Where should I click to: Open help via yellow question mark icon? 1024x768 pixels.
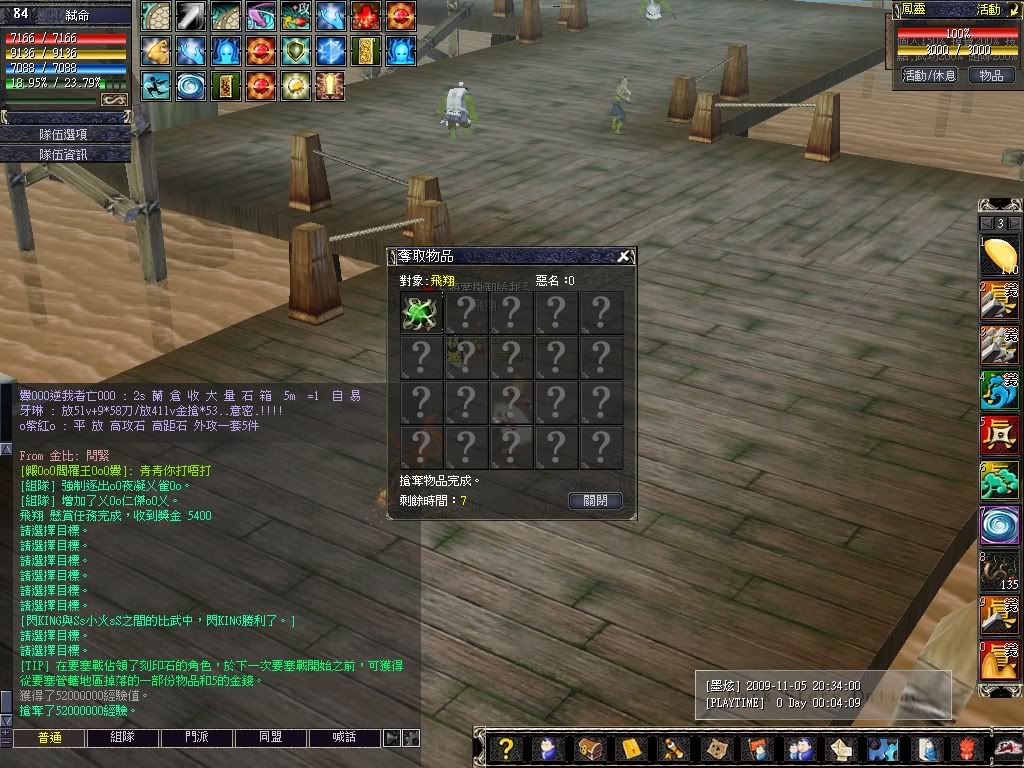pos(506,748)
